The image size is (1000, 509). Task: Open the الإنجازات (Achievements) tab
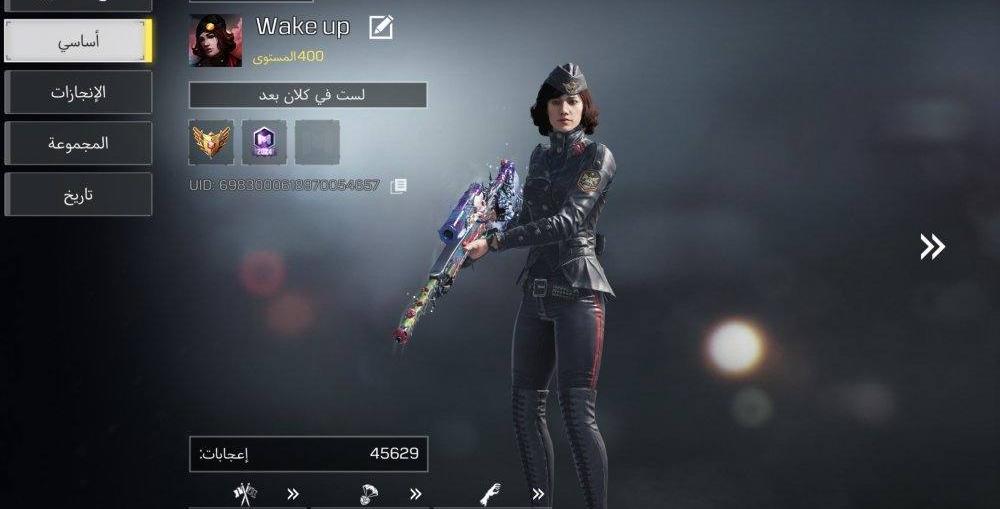(x=78, y=93)
